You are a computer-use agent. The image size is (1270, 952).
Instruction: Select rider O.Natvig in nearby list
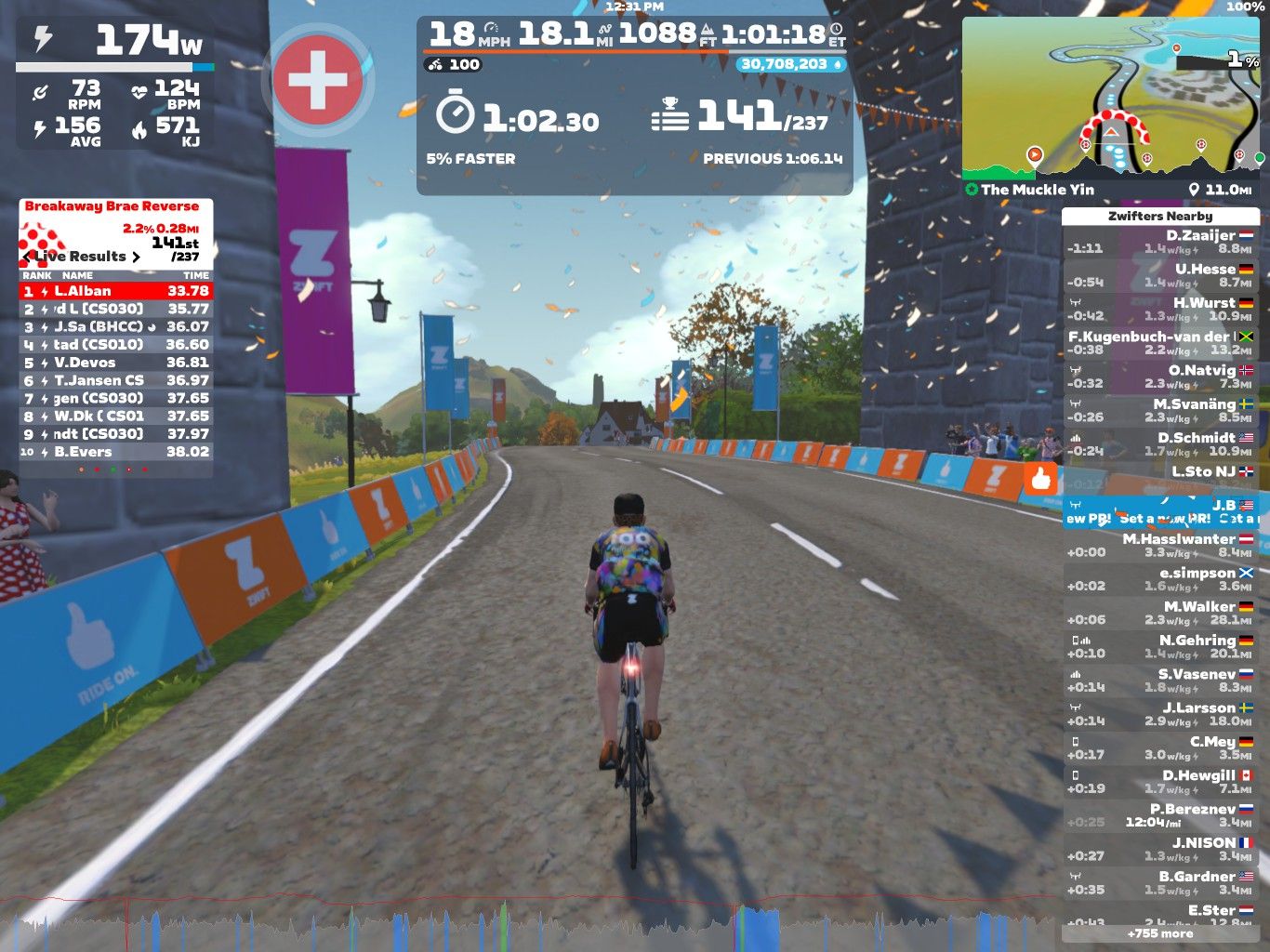[1160, 377]
